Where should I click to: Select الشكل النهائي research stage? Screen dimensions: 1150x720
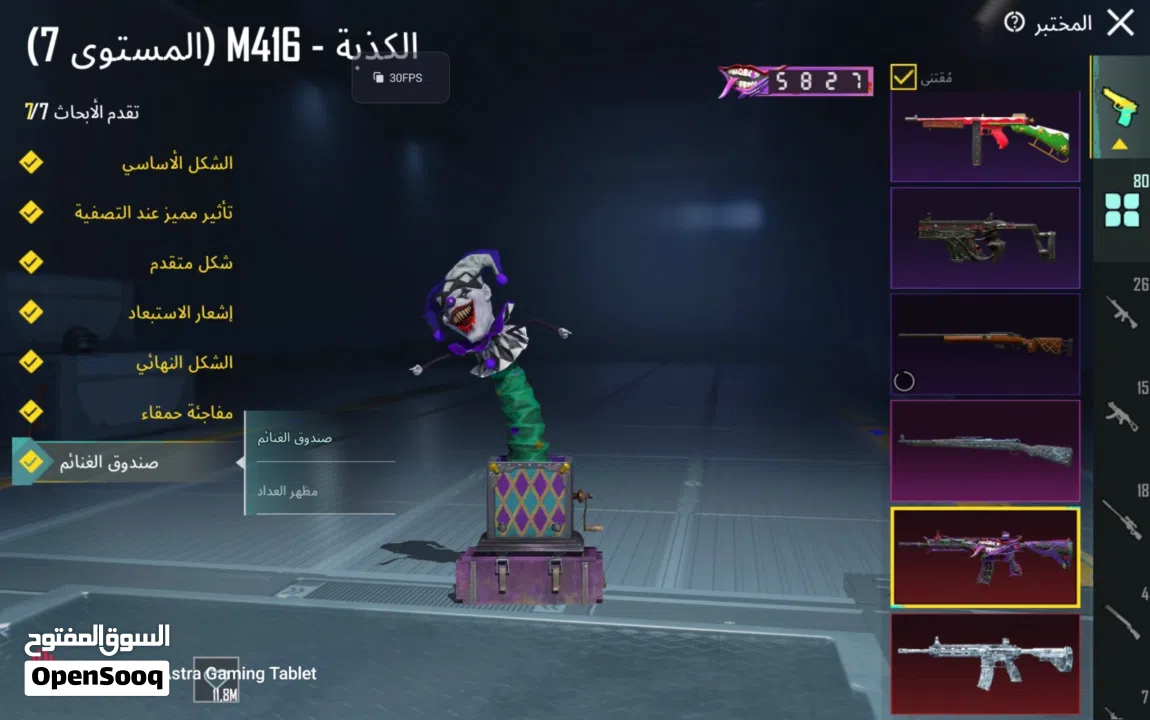coord(183,363)
